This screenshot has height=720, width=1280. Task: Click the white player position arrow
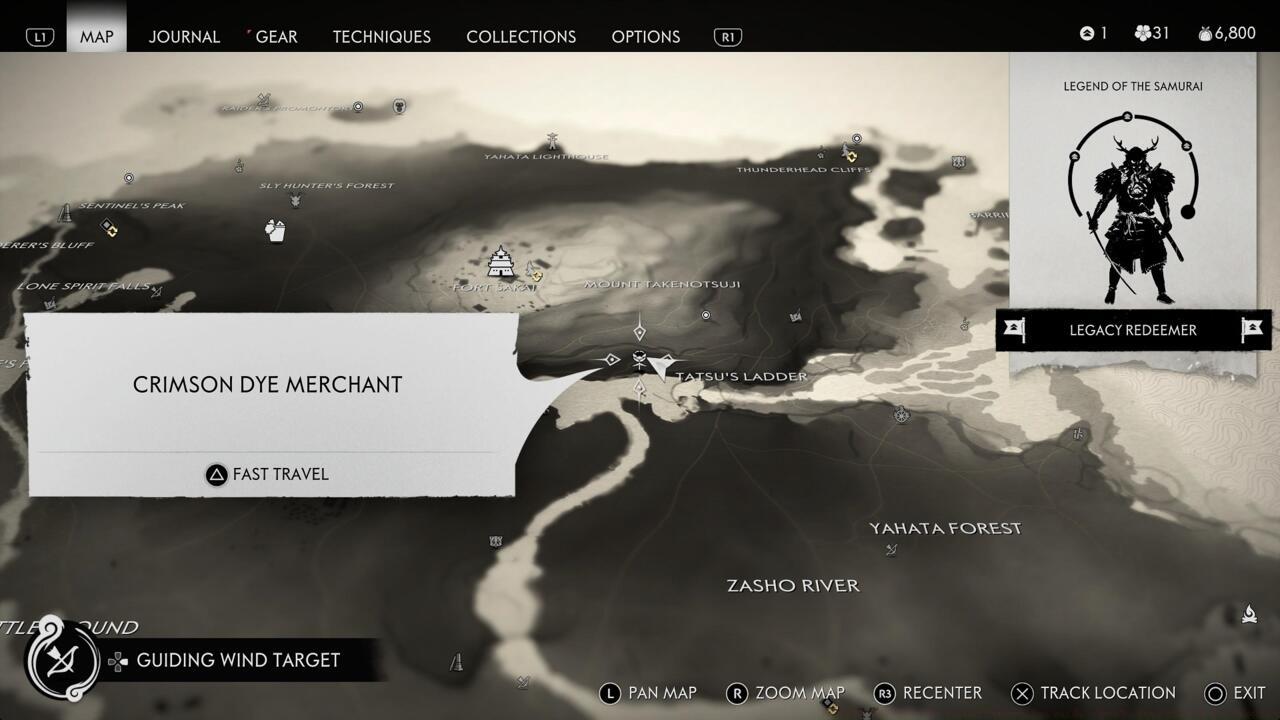coord(658,367)
